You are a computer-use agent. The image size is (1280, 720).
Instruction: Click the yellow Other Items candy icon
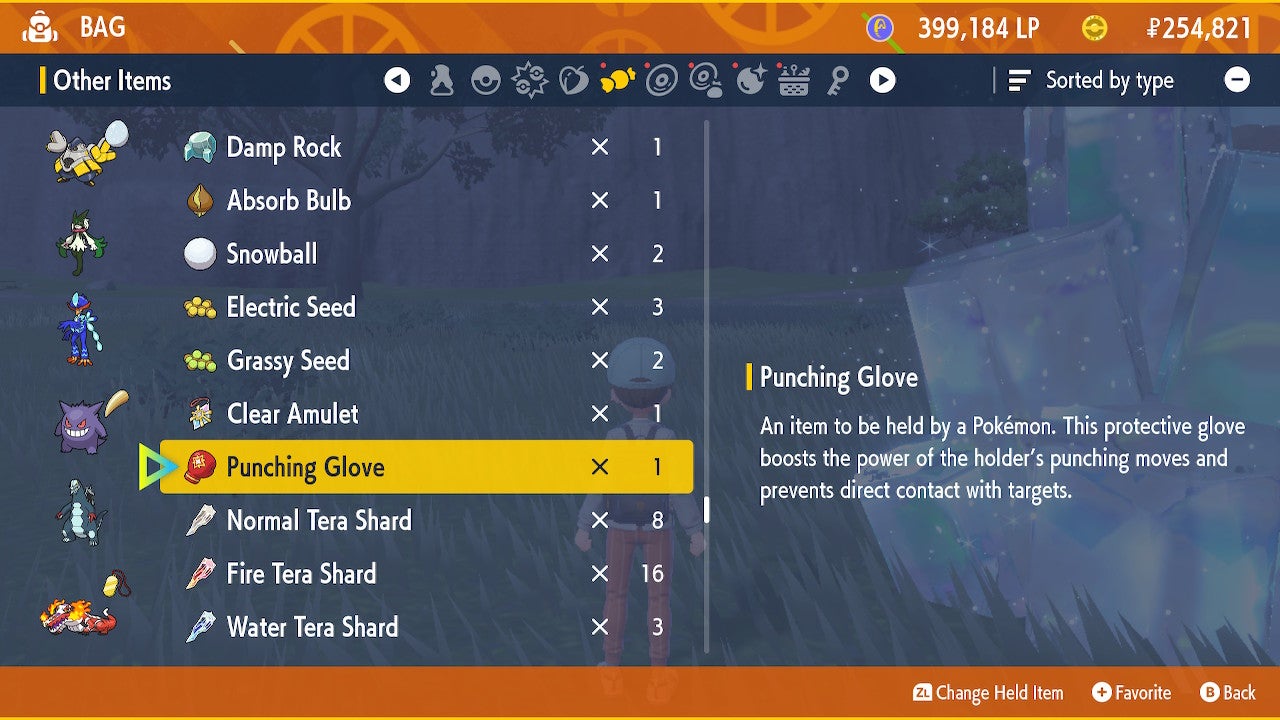618,80
